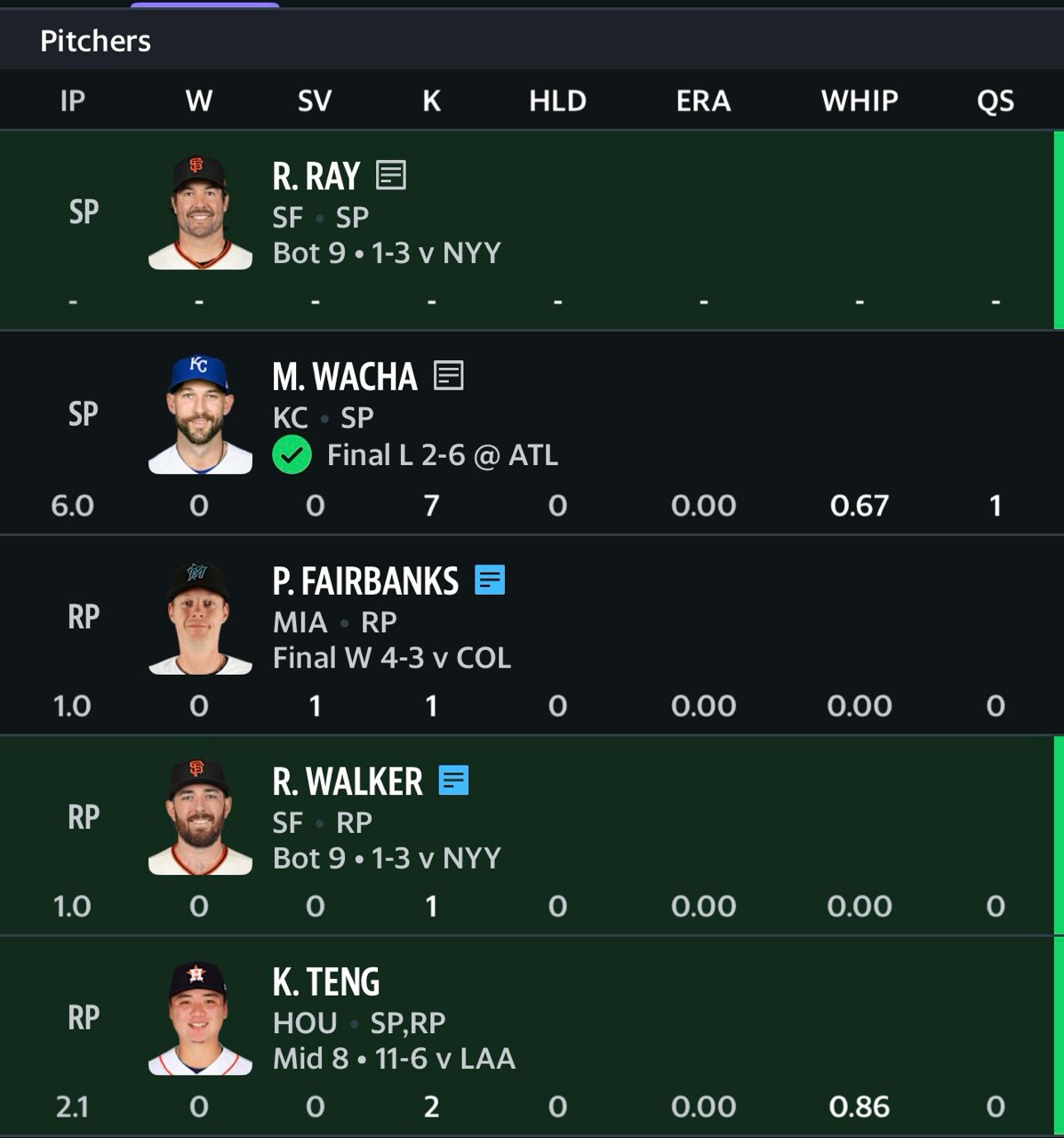Screen dimensions: 1064x1138
Task: Select K. Teng's player headshot
Action: pyautogui.click(x=200, y=1018)
